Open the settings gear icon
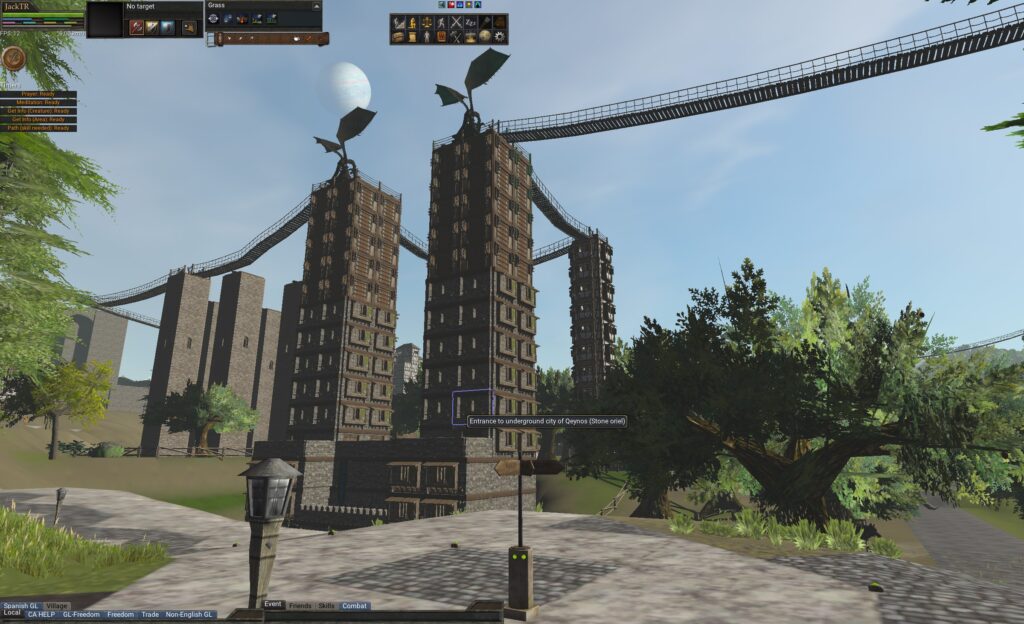 (x=500, y=37)
